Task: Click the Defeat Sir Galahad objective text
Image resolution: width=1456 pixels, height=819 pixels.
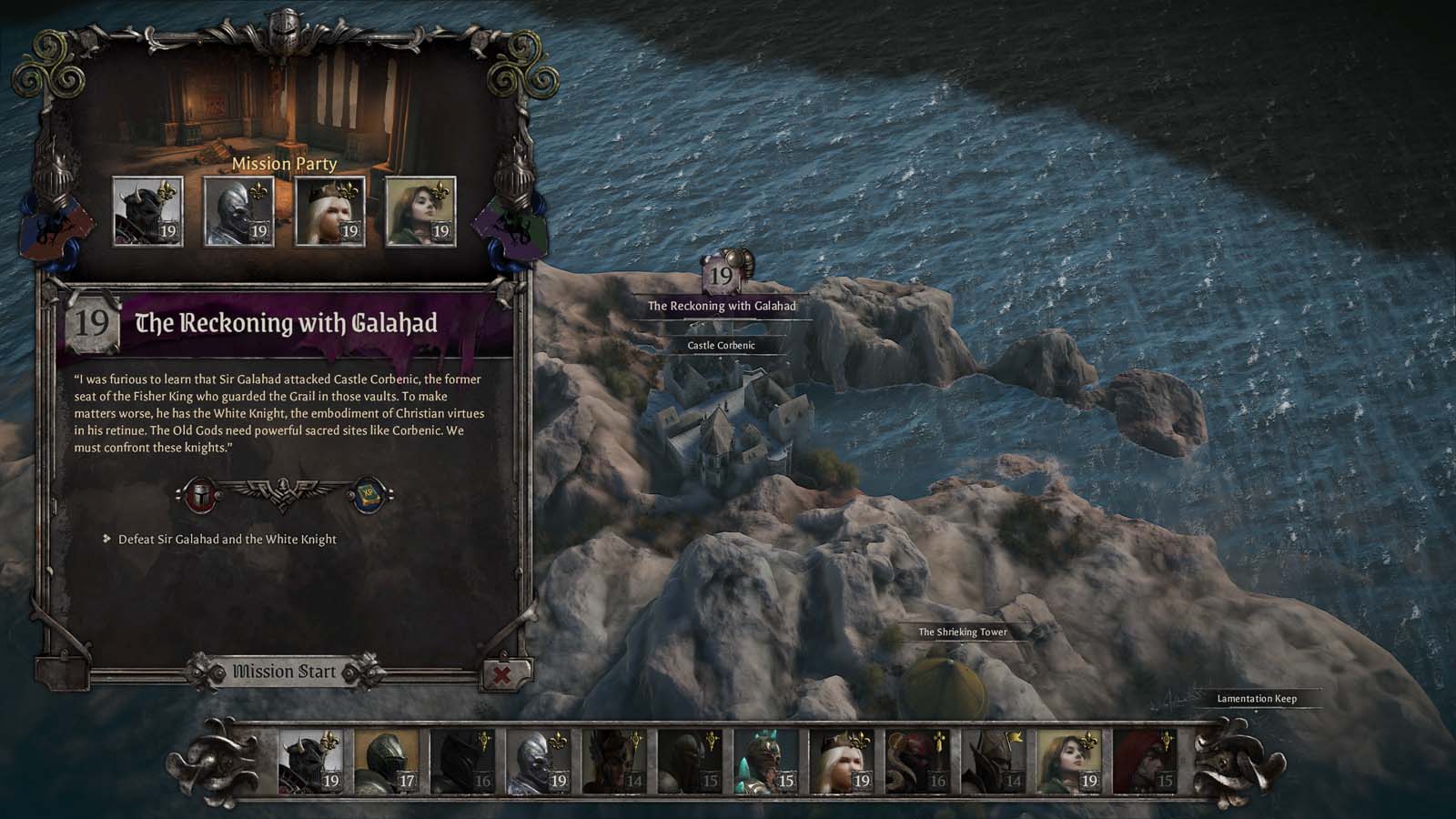Action: pos(226,539)
